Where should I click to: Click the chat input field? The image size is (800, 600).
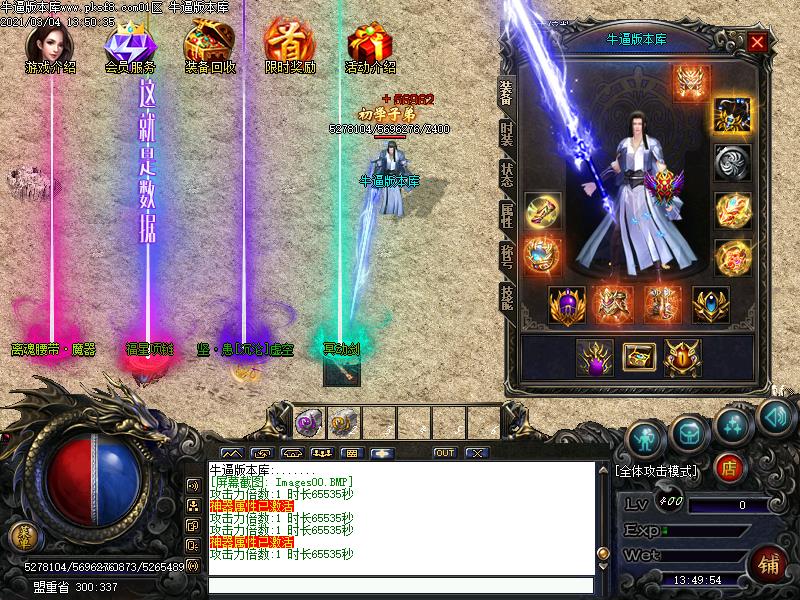tap(400, 585)
